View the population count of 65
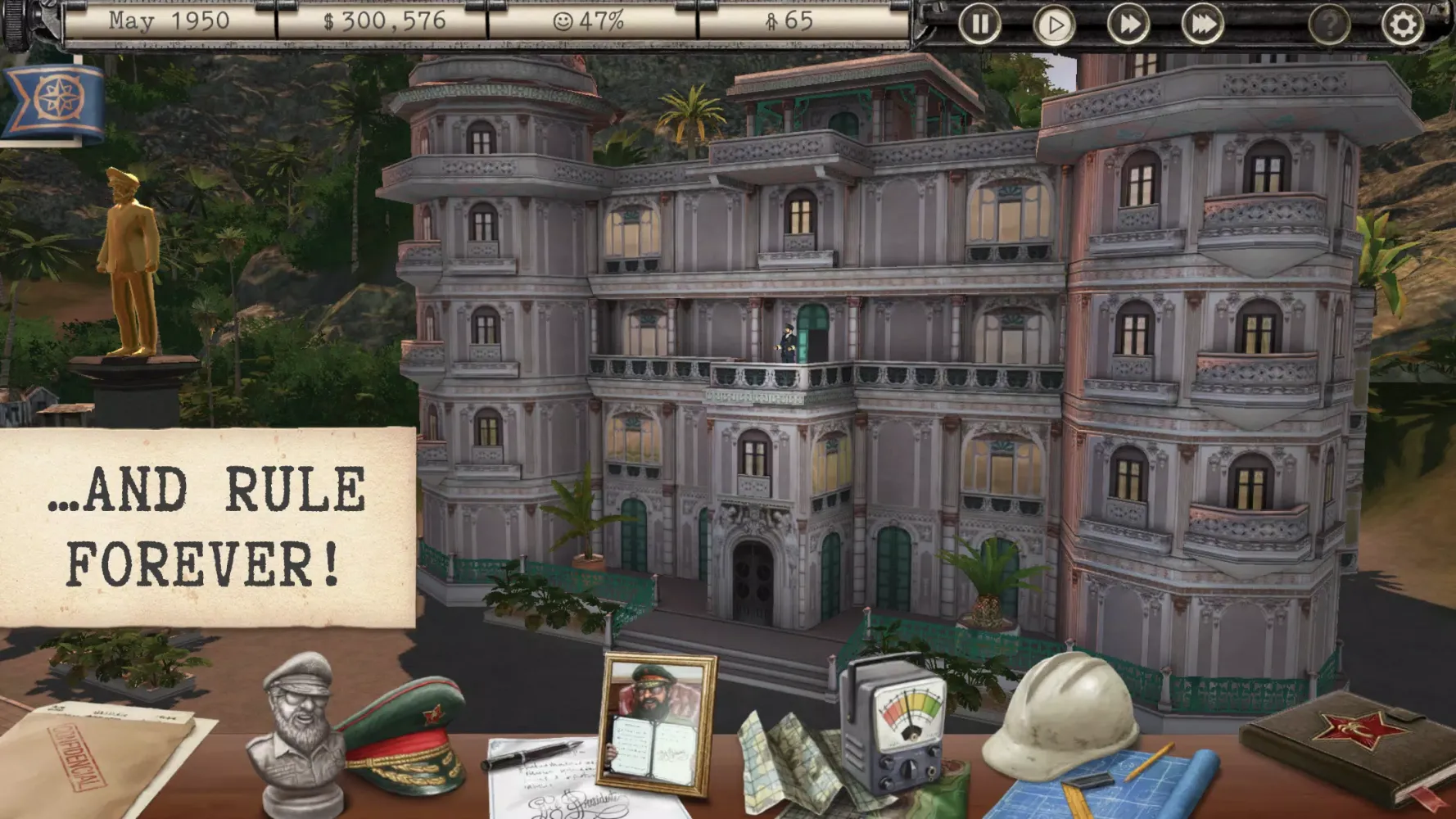This screenshot has width=1456, height=819. [786, 24]
